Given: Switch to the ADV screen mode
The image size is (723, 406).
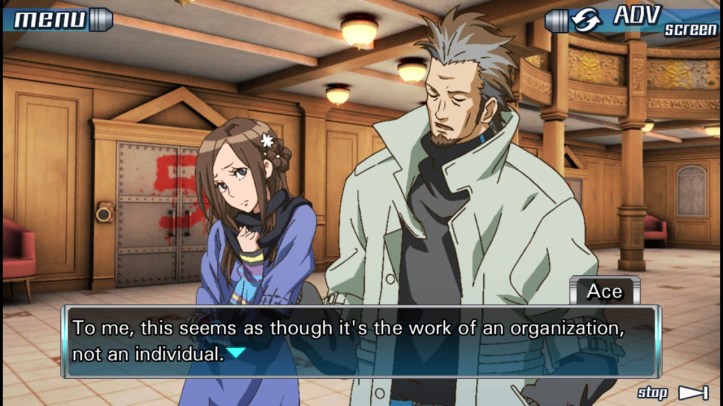Looking at the screenshot, I should (x=634, y=21).
